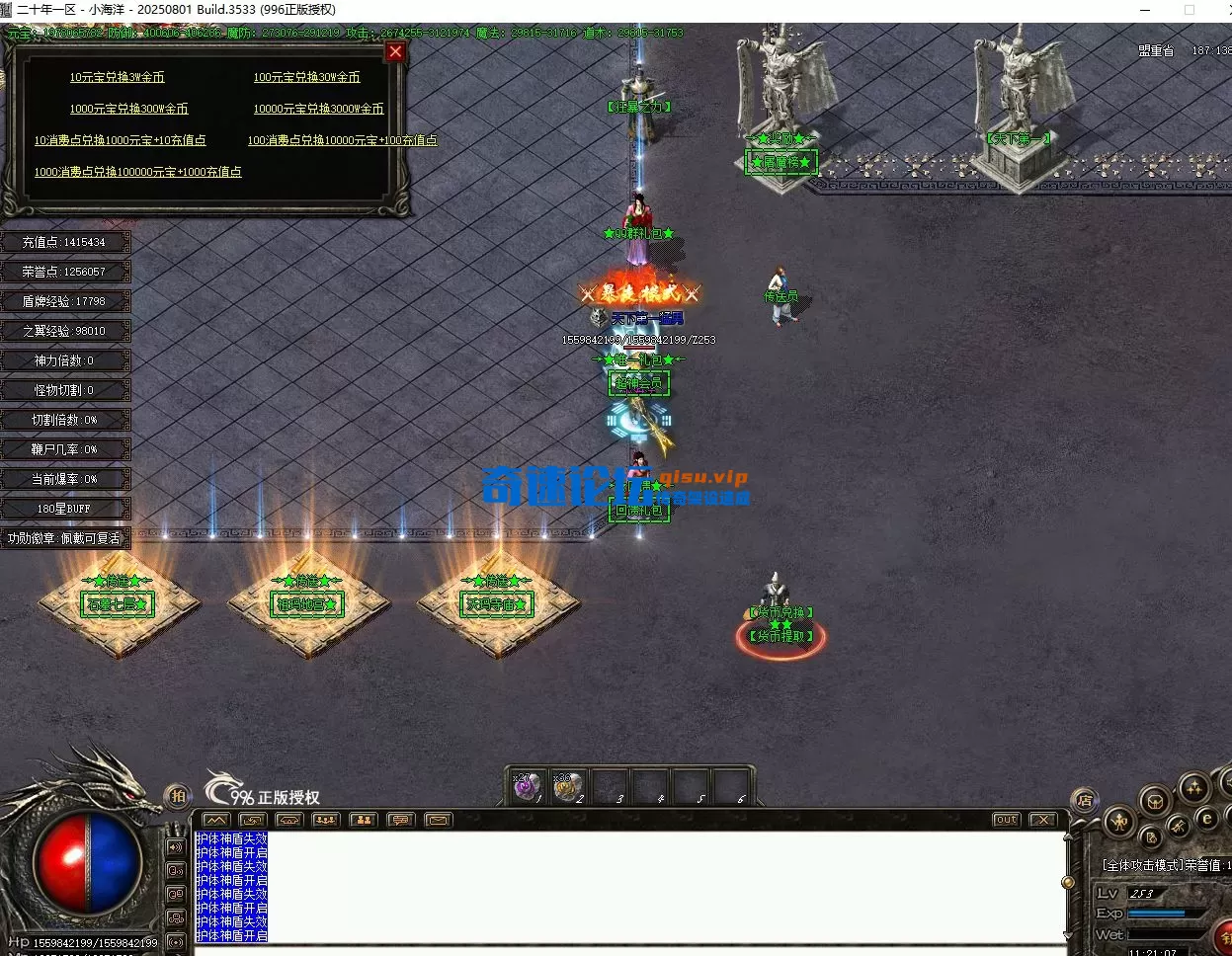The height and width of the screenshot is (956, 1232).
Task: Select the 1000消费点兑换100000元宝 option
Action: 137,172
